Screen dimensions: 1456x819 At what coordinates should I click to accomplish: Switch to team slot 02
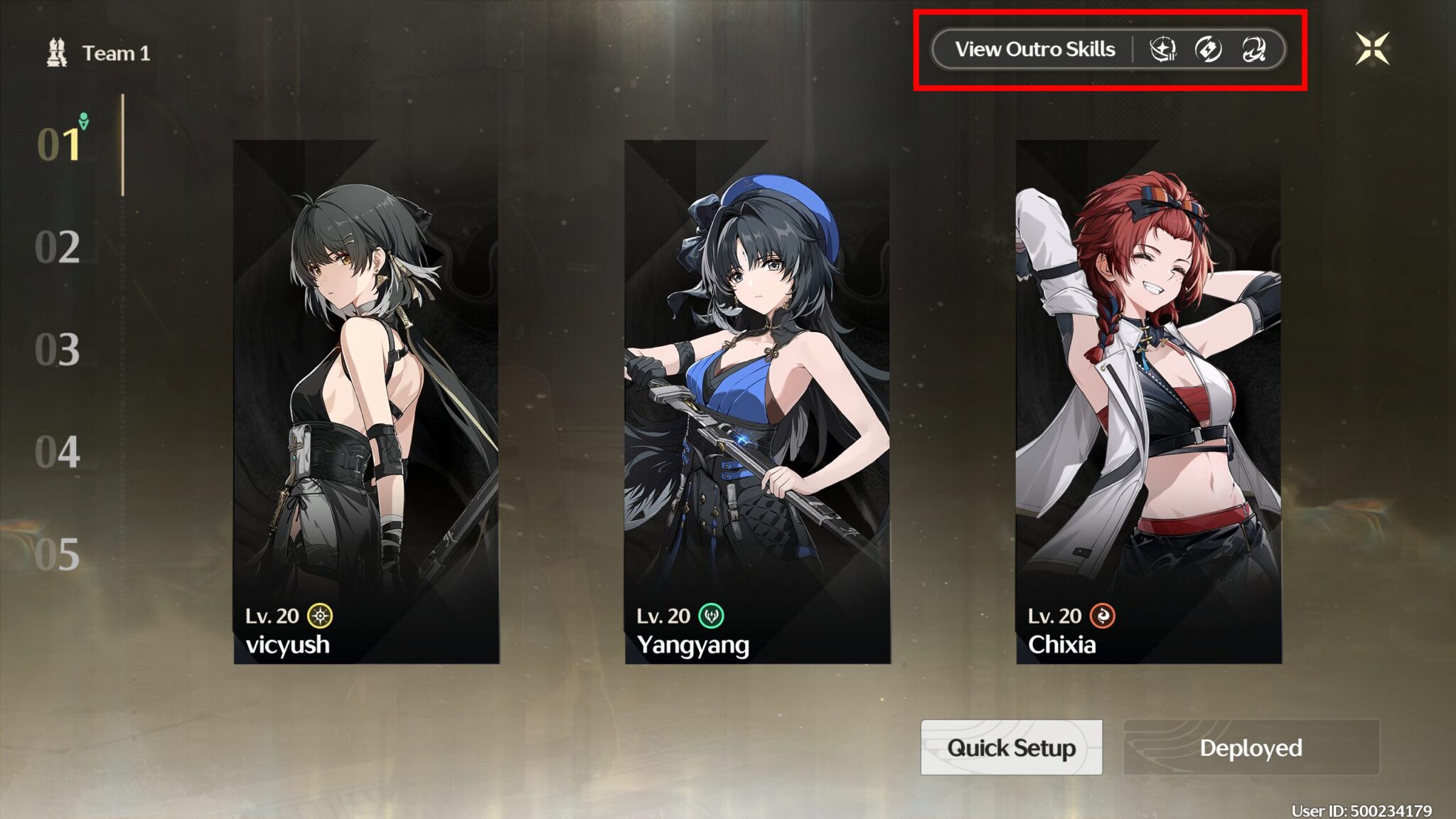pyautogui.click(x=58, y=247)
